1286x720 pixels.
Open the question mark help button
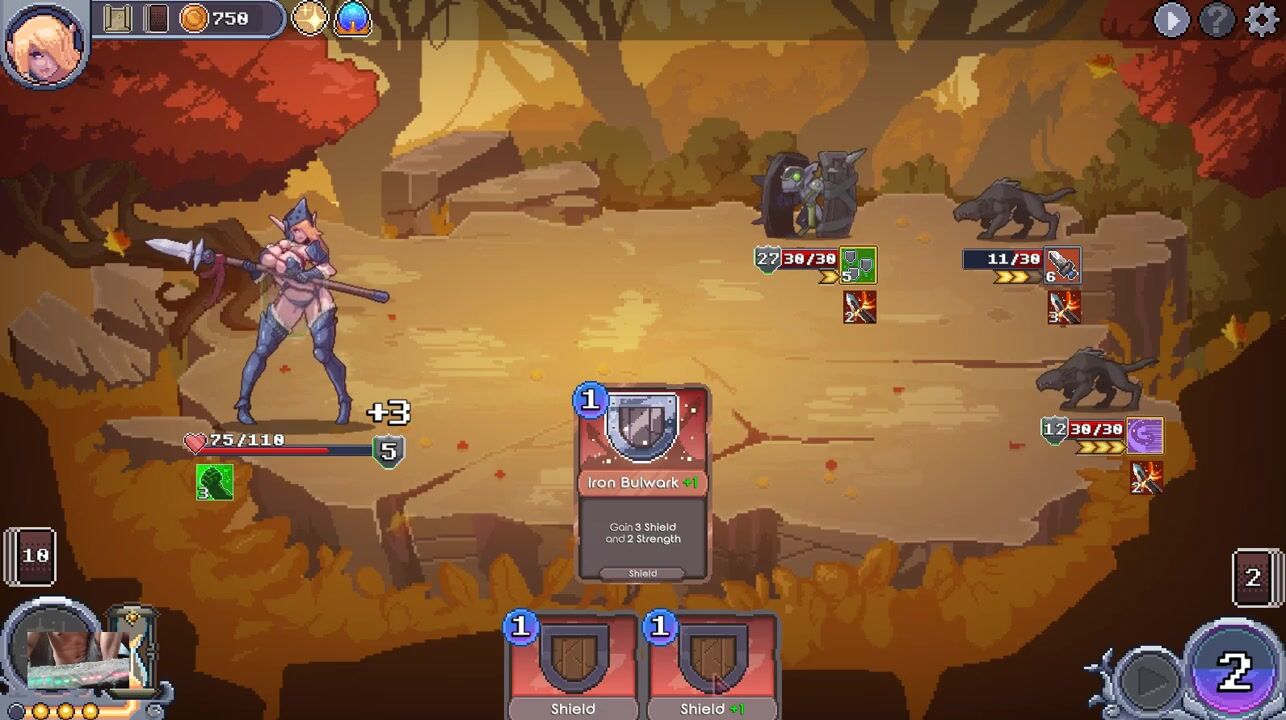click(x=1217, y=20)
